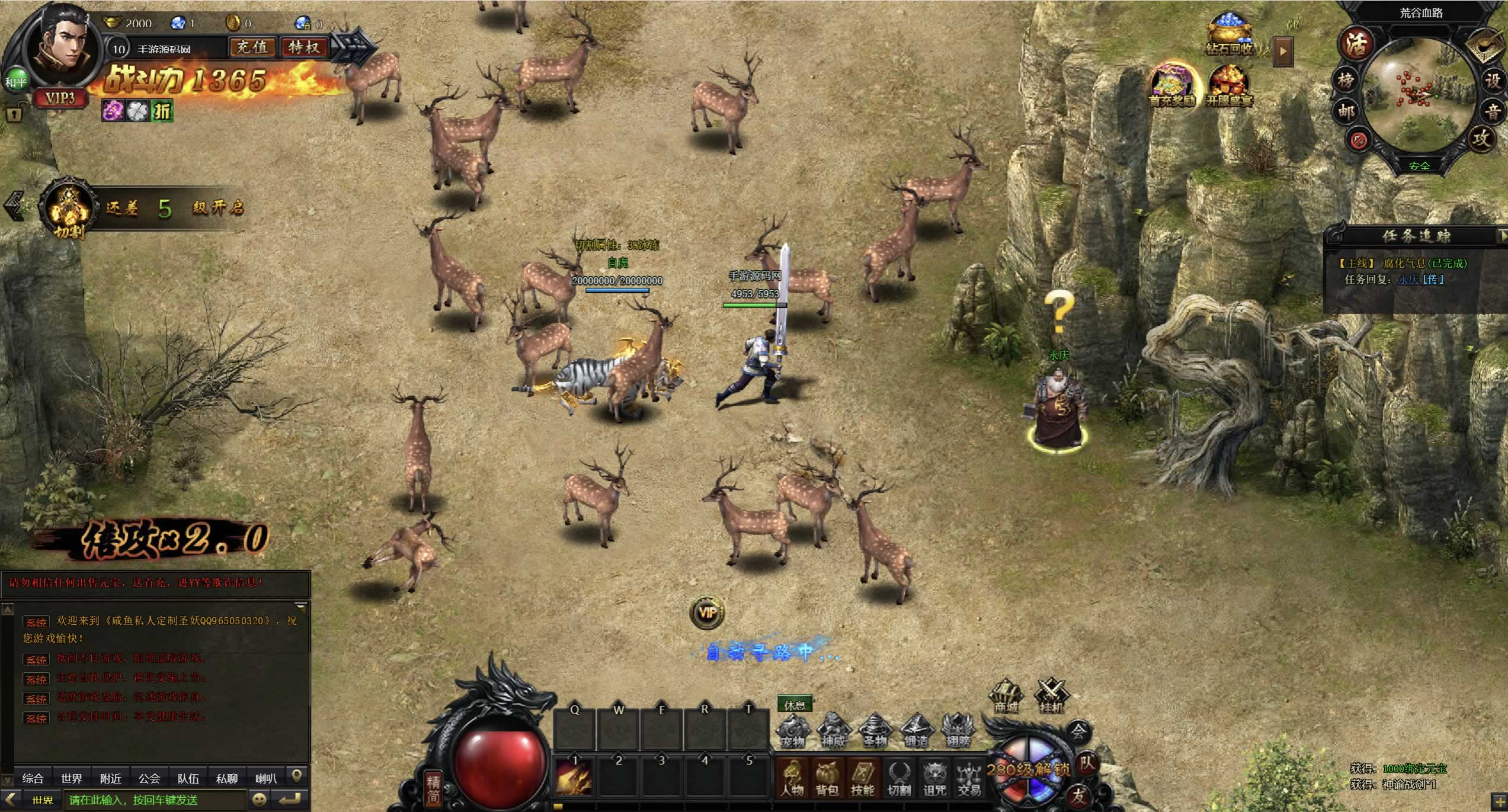
Task: Open the 充值 recharge button
Action: 253,47
